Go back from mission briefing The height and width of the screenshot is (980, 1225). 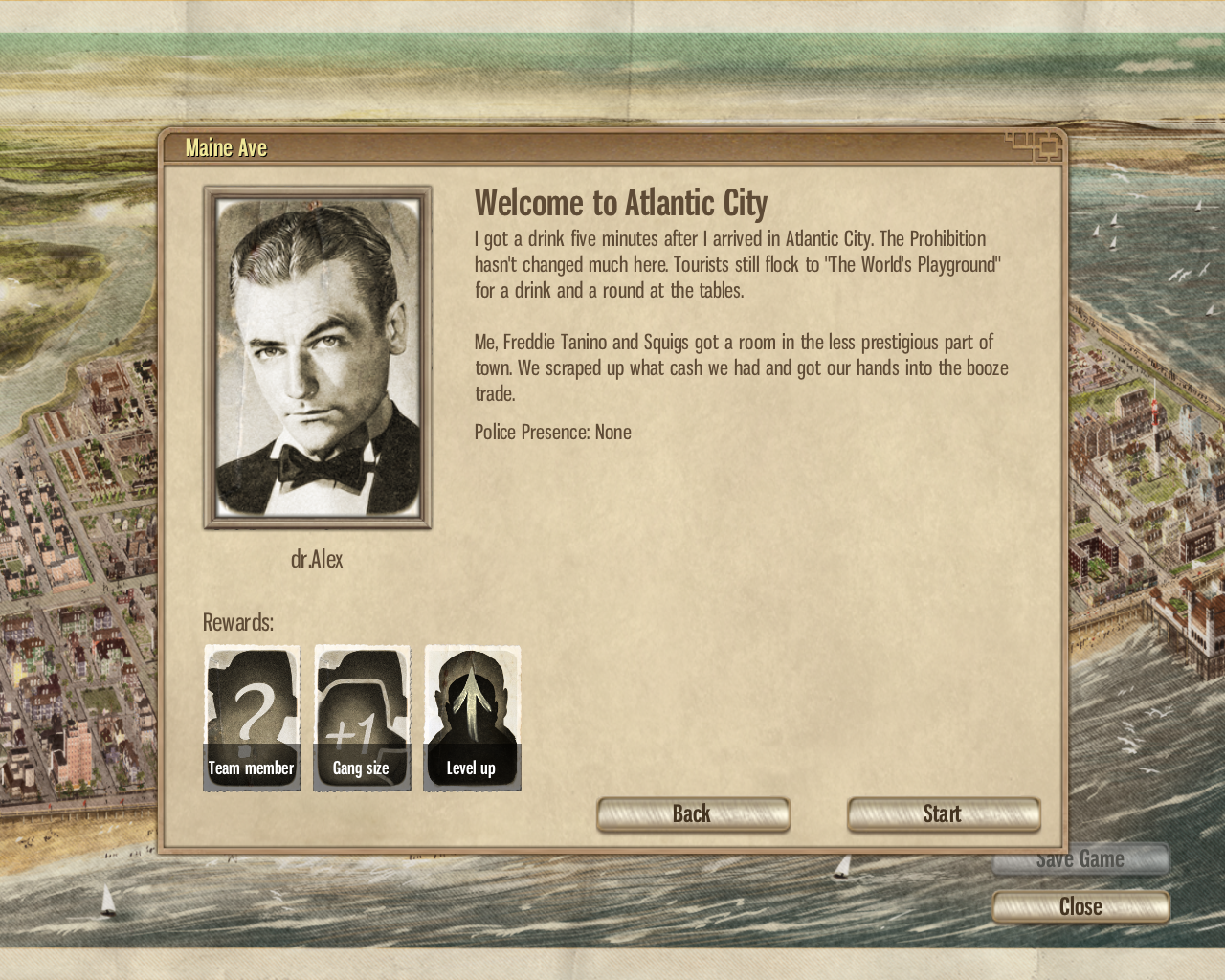tap(693, 814)
